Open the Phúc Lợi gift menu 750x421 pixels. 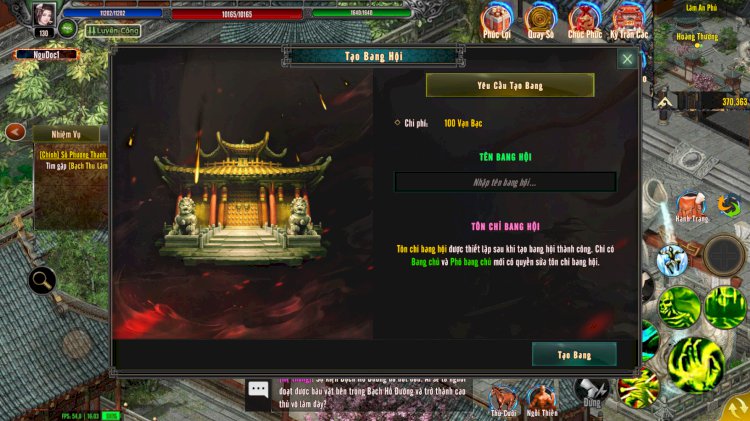497,20
